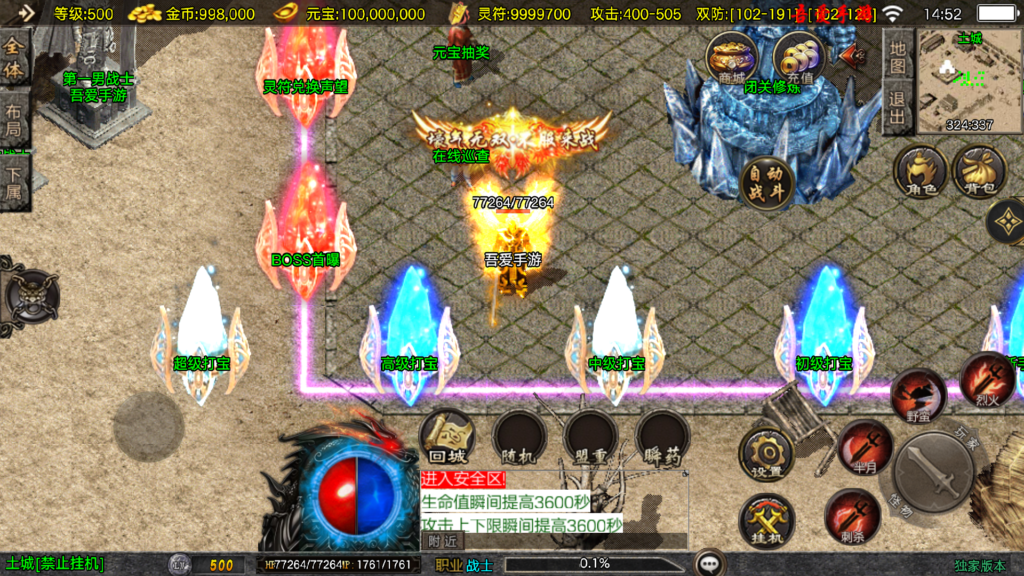1024x576 pixels.
Task: Use the 瞬药 instant potion slot
Action: [x=662, y=436]
